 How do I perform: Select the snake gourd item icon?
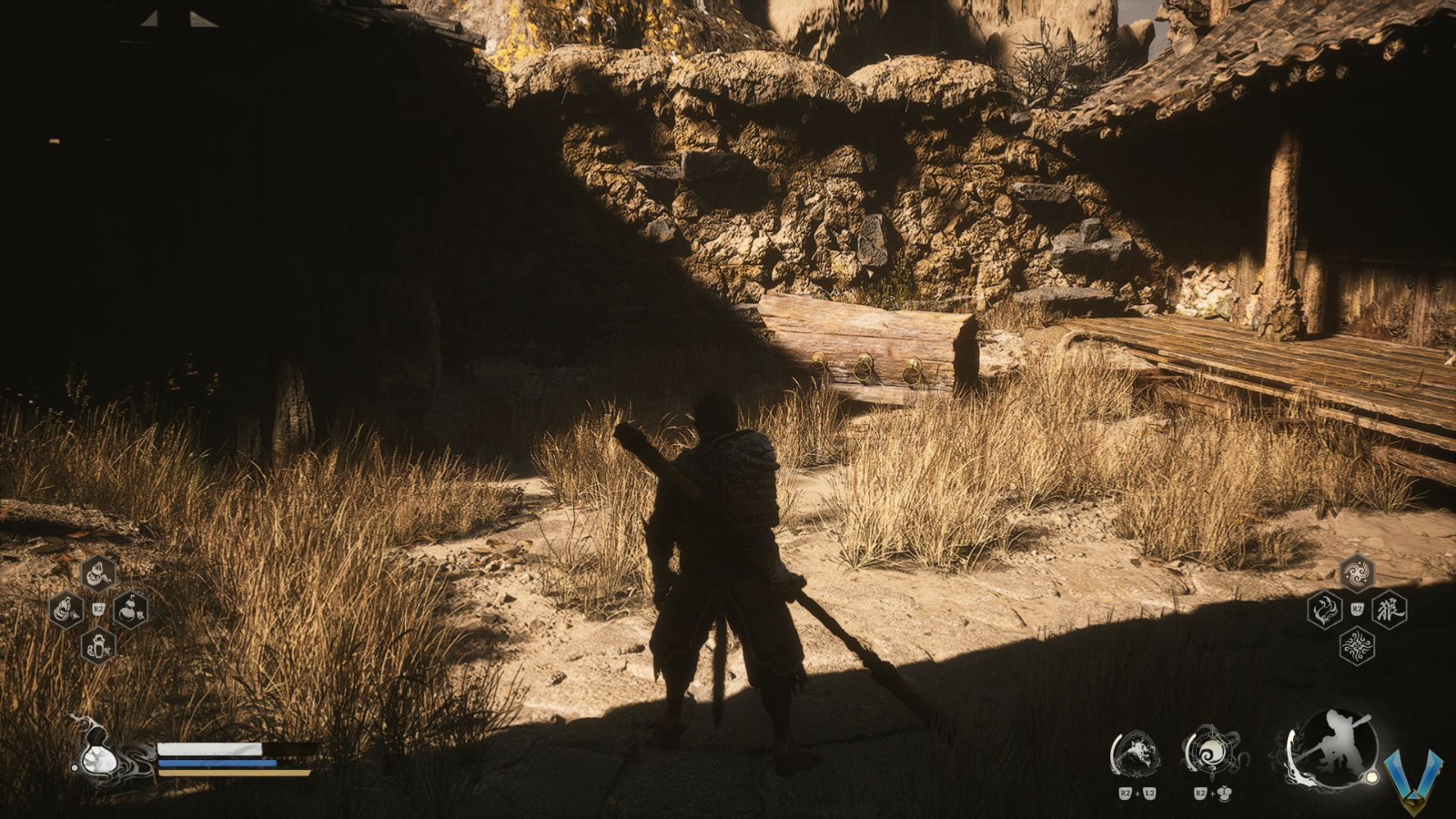97,575
